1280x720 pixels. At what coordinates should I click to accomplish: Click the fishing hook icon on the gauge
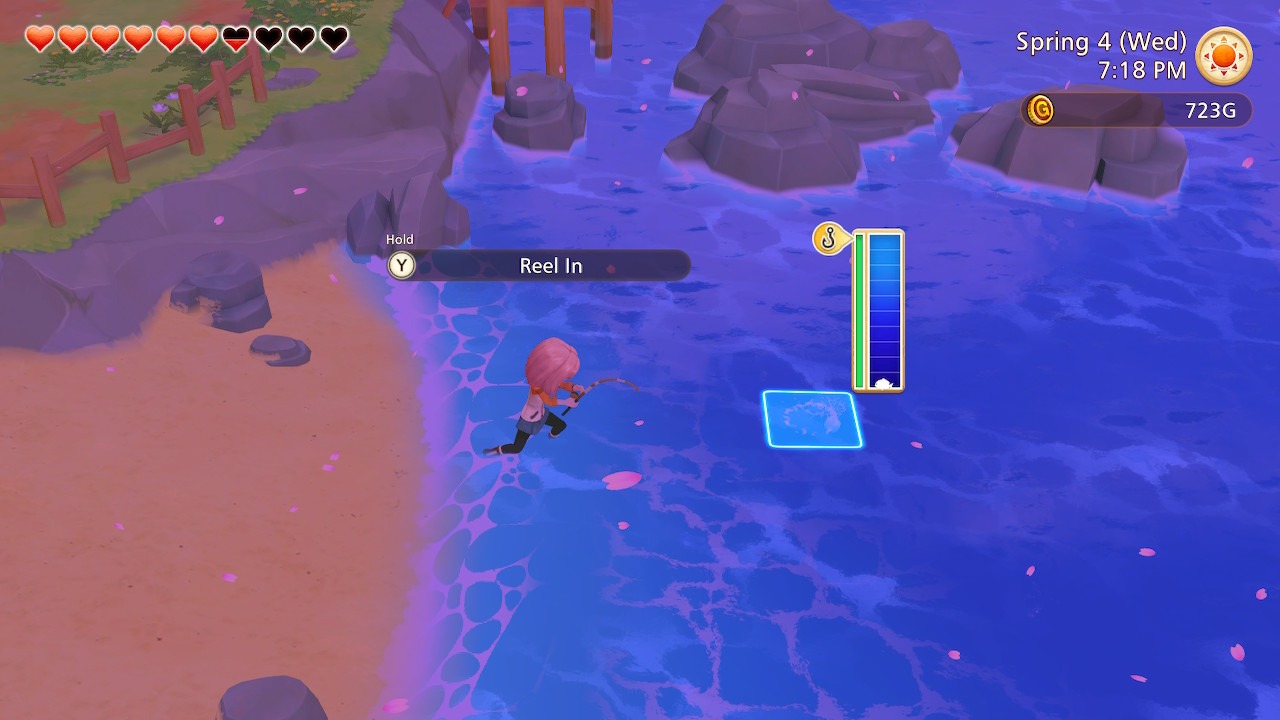828,239
